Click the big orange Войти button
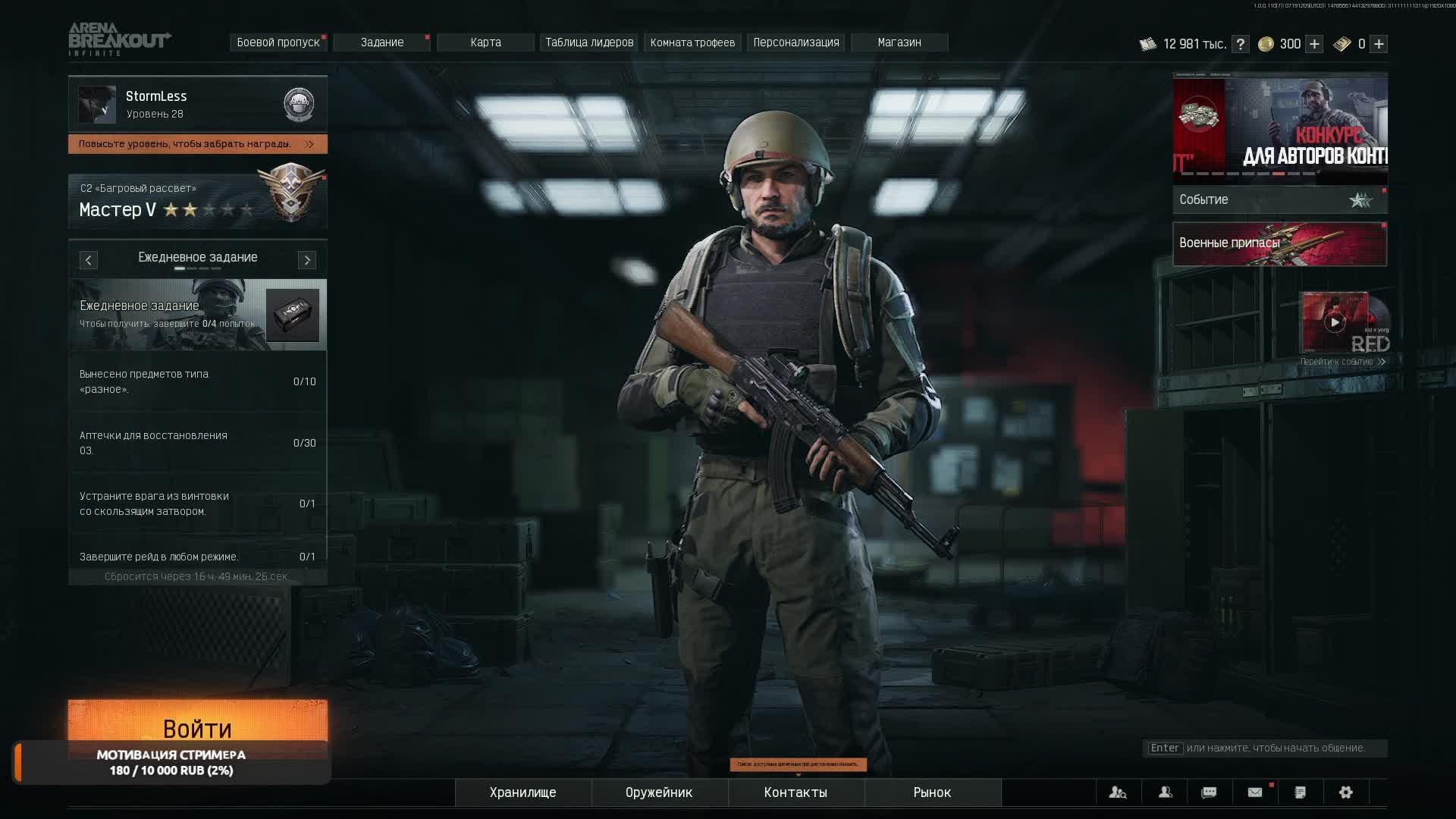The image size is (1456, 819). click(x=197, y=720)
